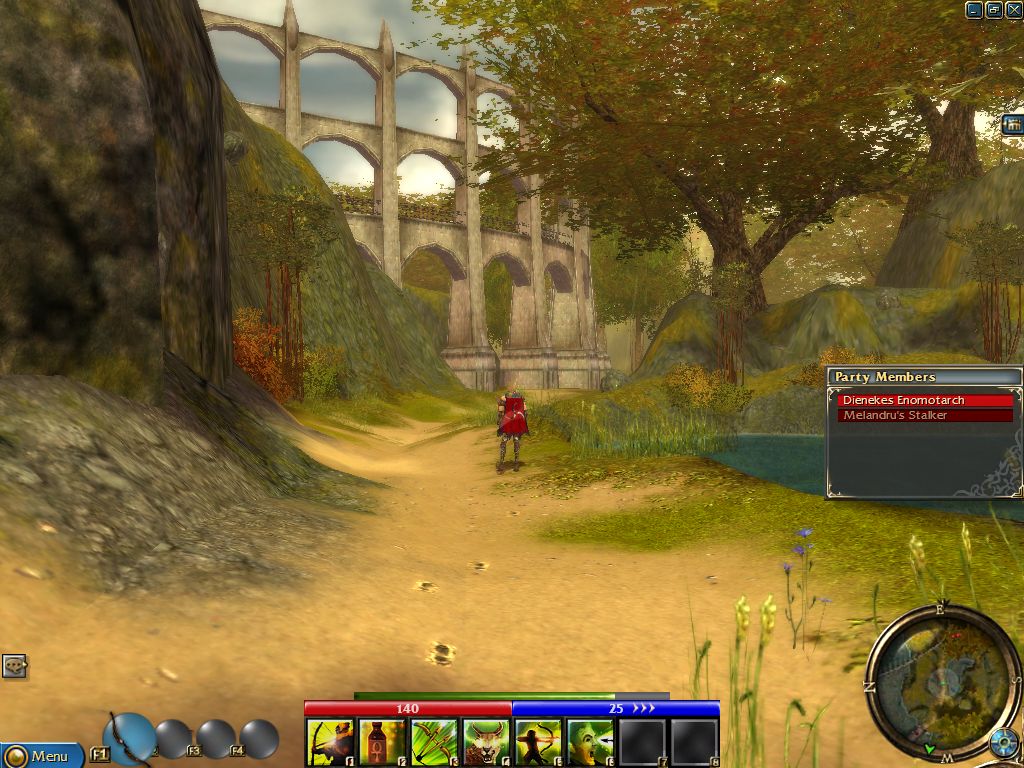Viewport: 1024px width, 768px height.
Task: Switch to the F3 weapon set slot
Action: [x=215, y=740]
